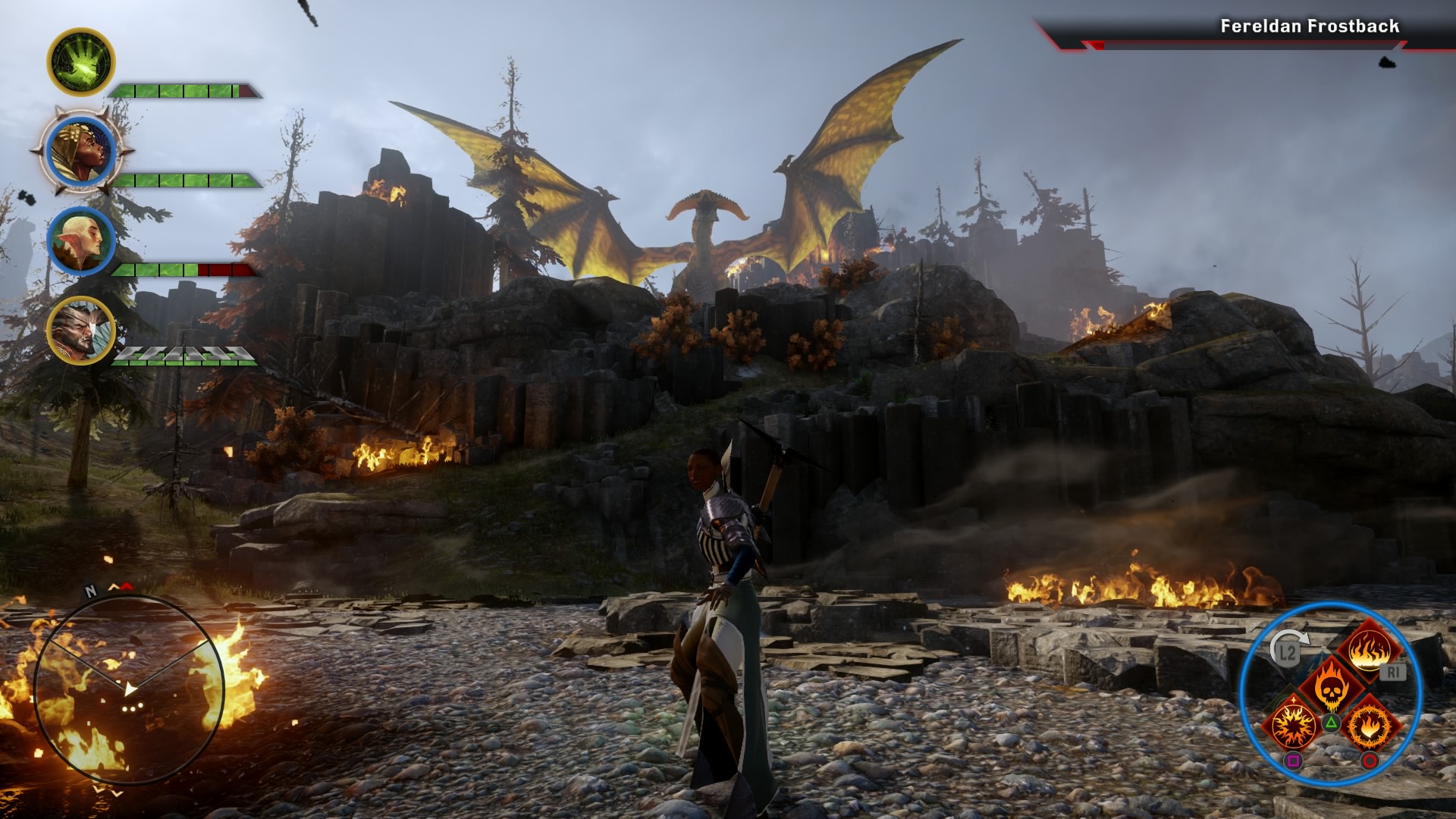Click the L2 button prompt in the ability wheel

coord(1288,651)
